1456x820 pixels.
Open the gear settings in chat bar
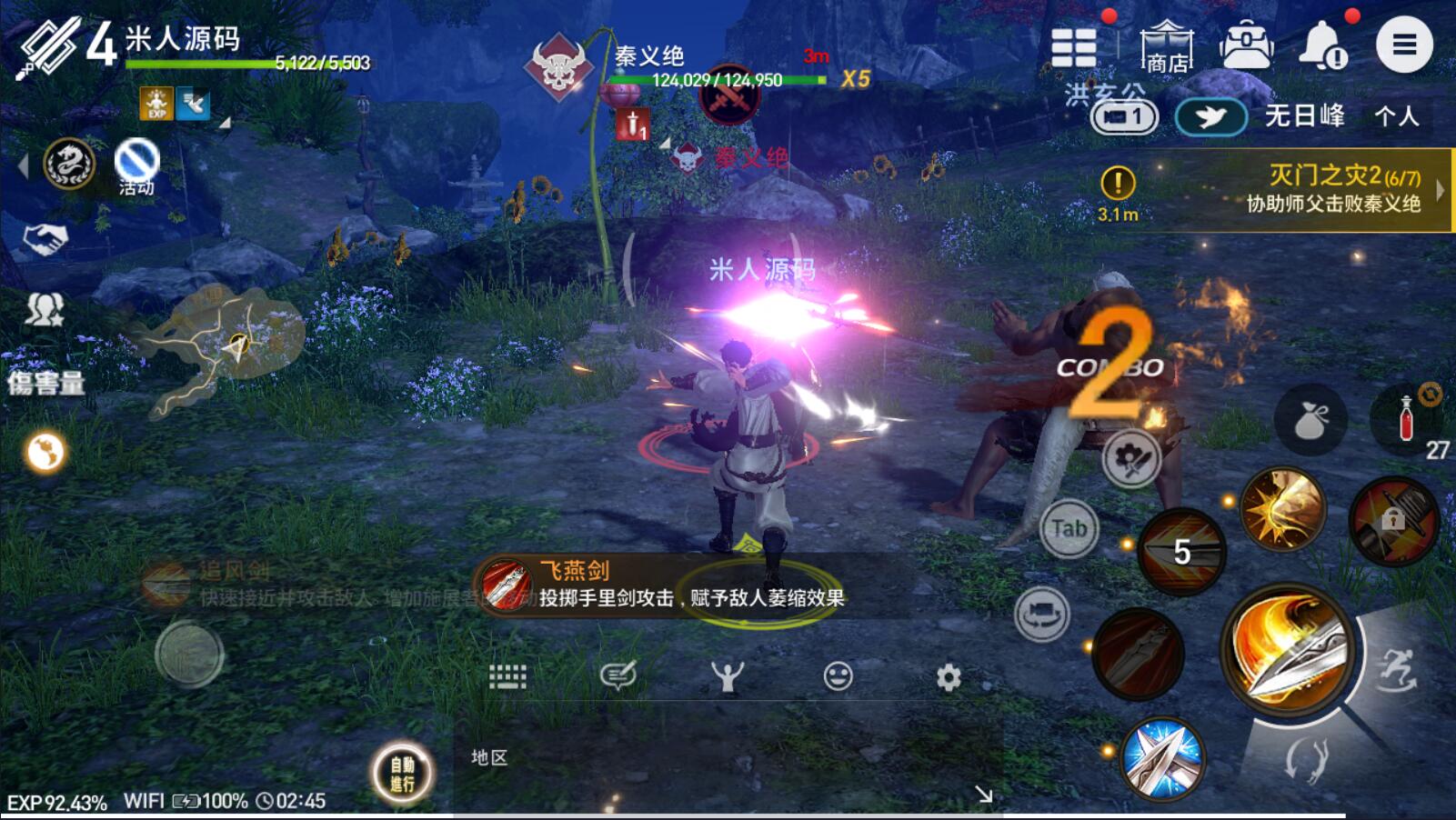949,677
